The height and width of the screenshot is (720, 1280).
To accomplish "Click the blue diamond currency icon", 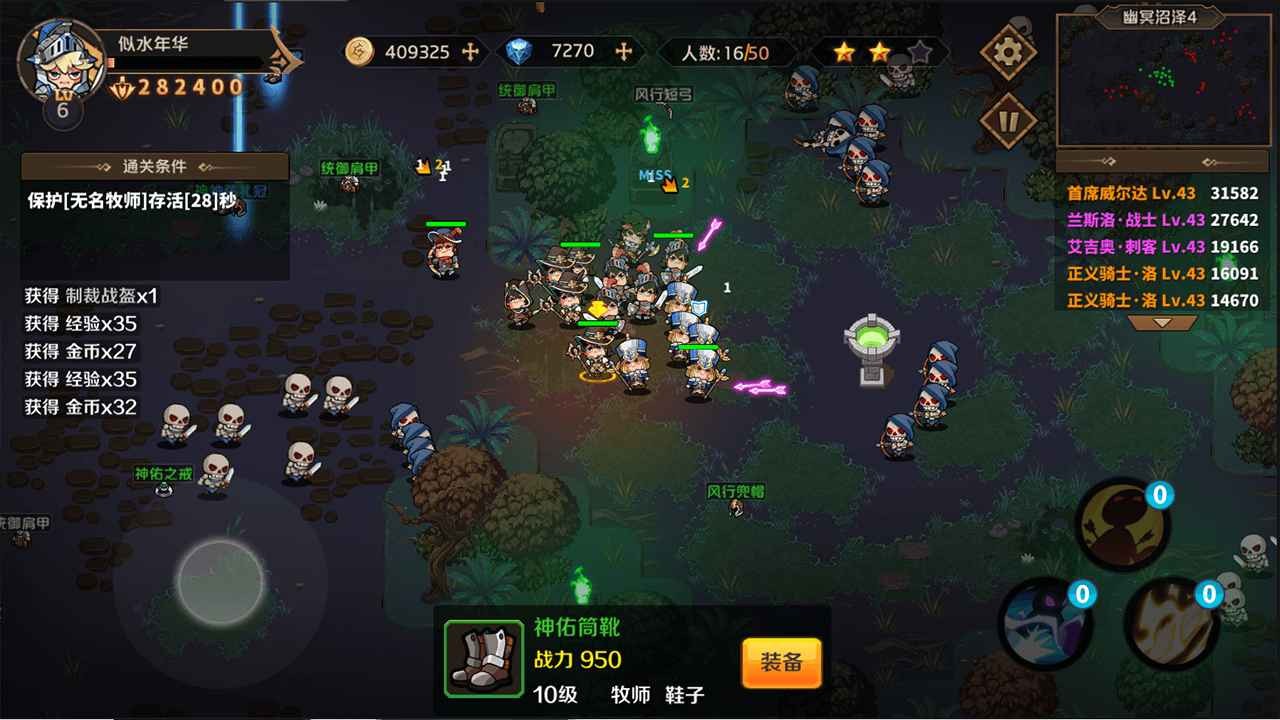I will point(521,51).
